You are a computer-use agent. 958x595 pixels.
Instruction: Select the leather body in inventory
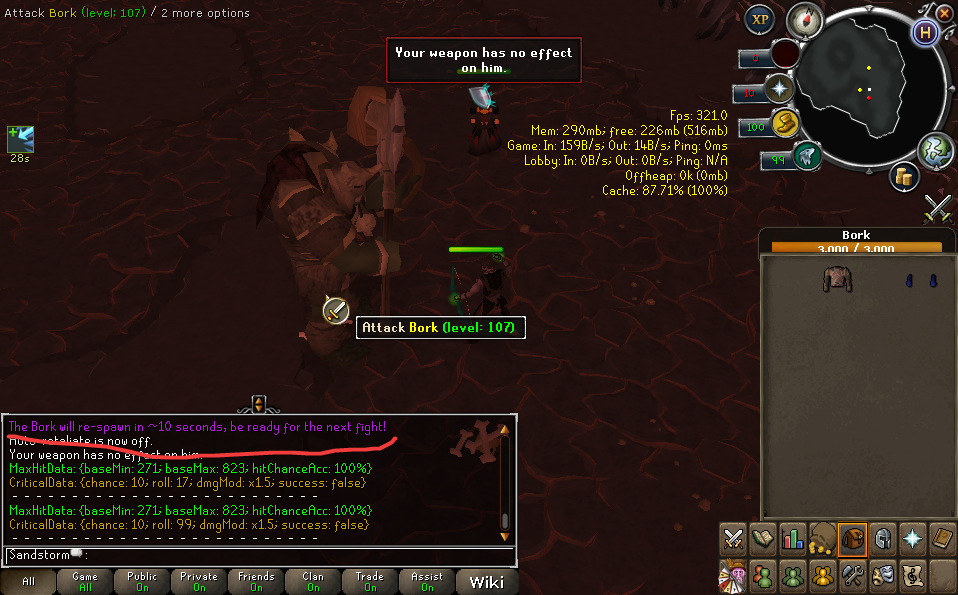[x=836, y=279]
